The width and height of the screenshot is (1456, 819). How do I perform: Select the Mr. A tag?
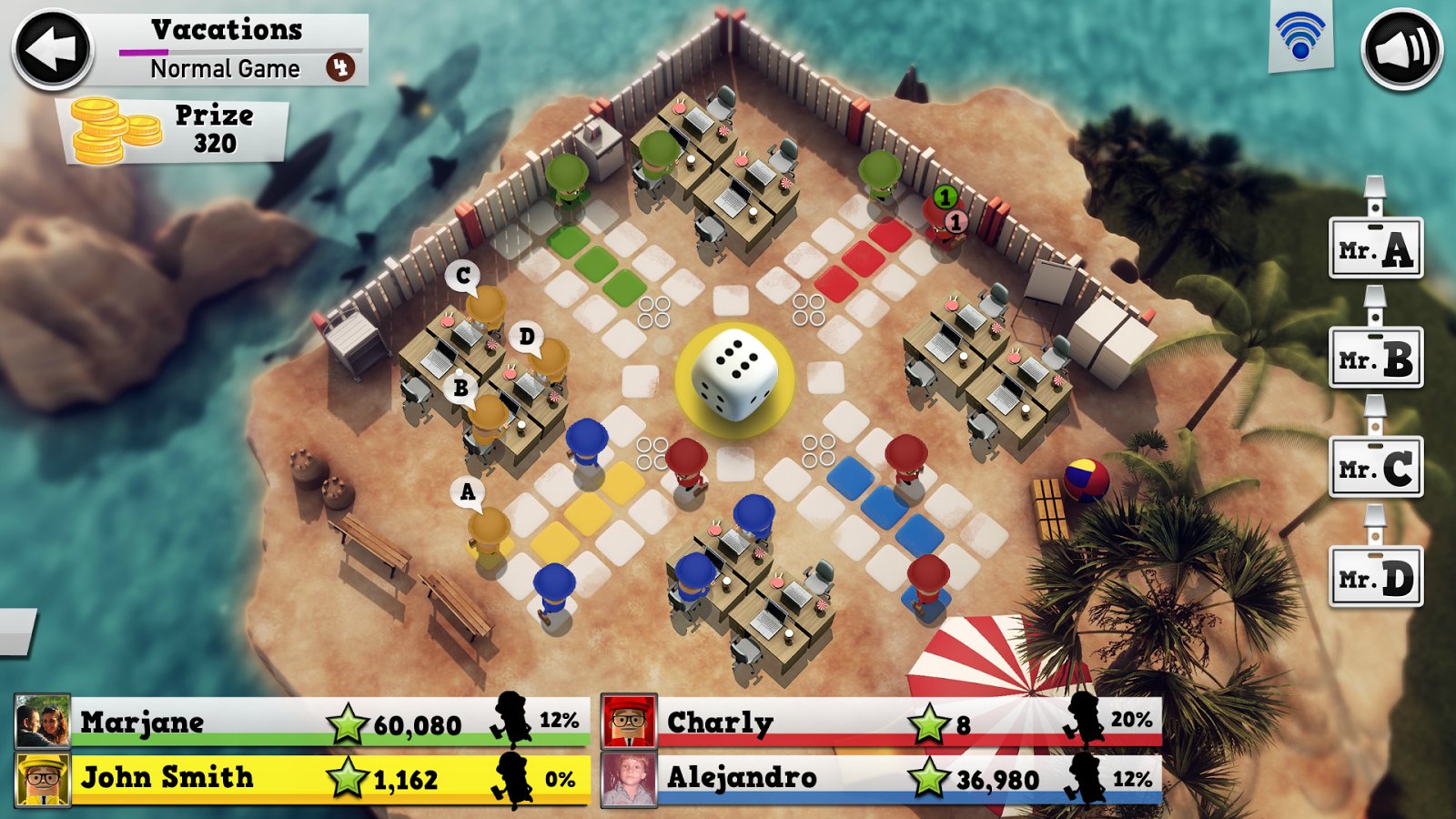[1376, 248]
